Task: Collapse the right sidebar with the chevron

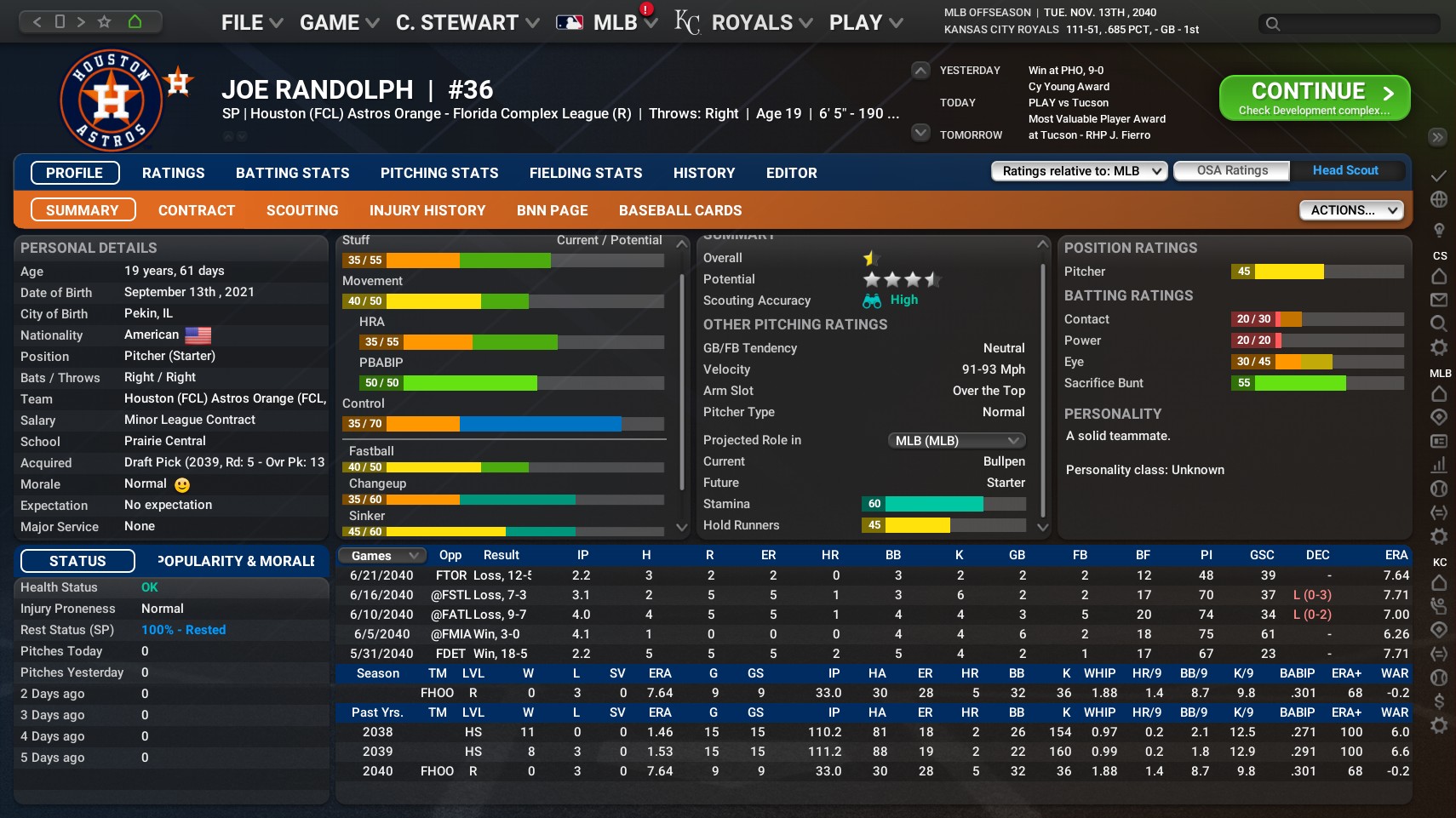Action: (1436, 137)
